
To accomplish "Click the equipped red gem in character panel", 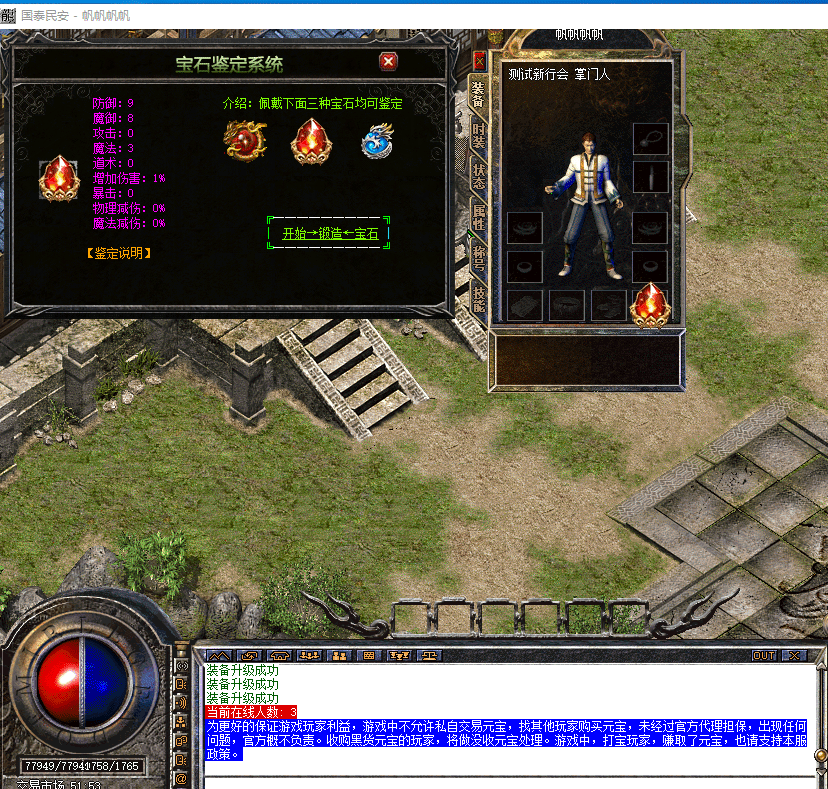I will [x=649, y=304].
